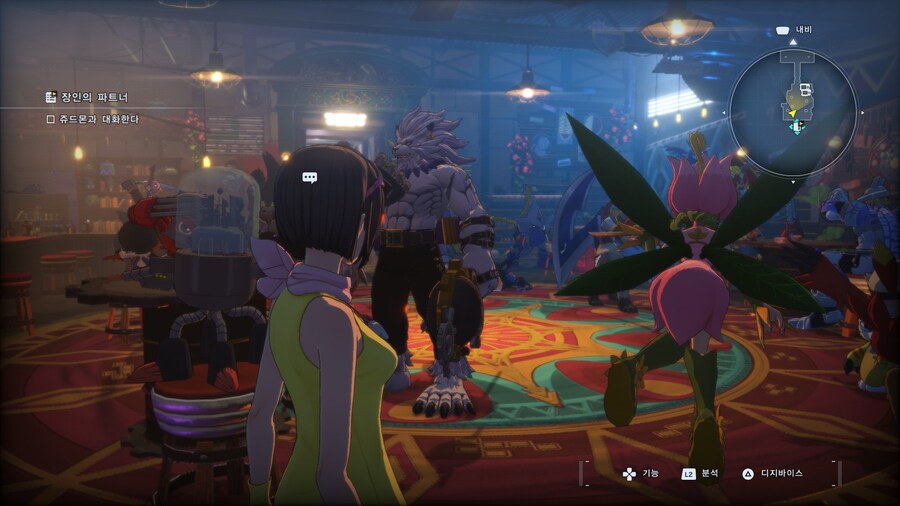Click the circular minimap

(x=793, y=112)
